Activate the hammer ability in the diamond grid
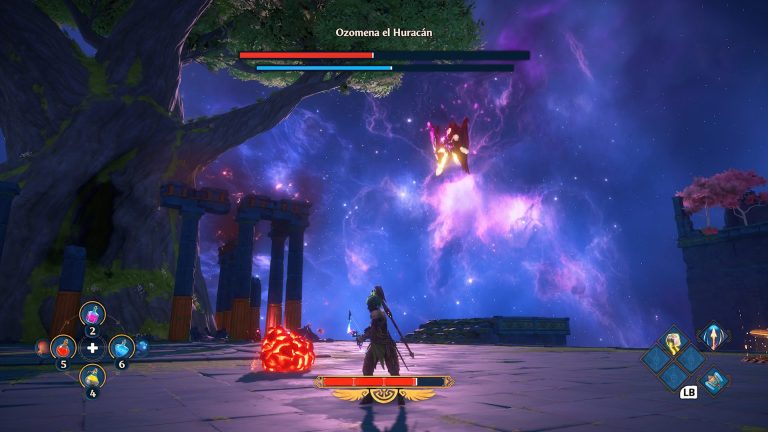This screenshot has width=768, height=432. [674, 342]
